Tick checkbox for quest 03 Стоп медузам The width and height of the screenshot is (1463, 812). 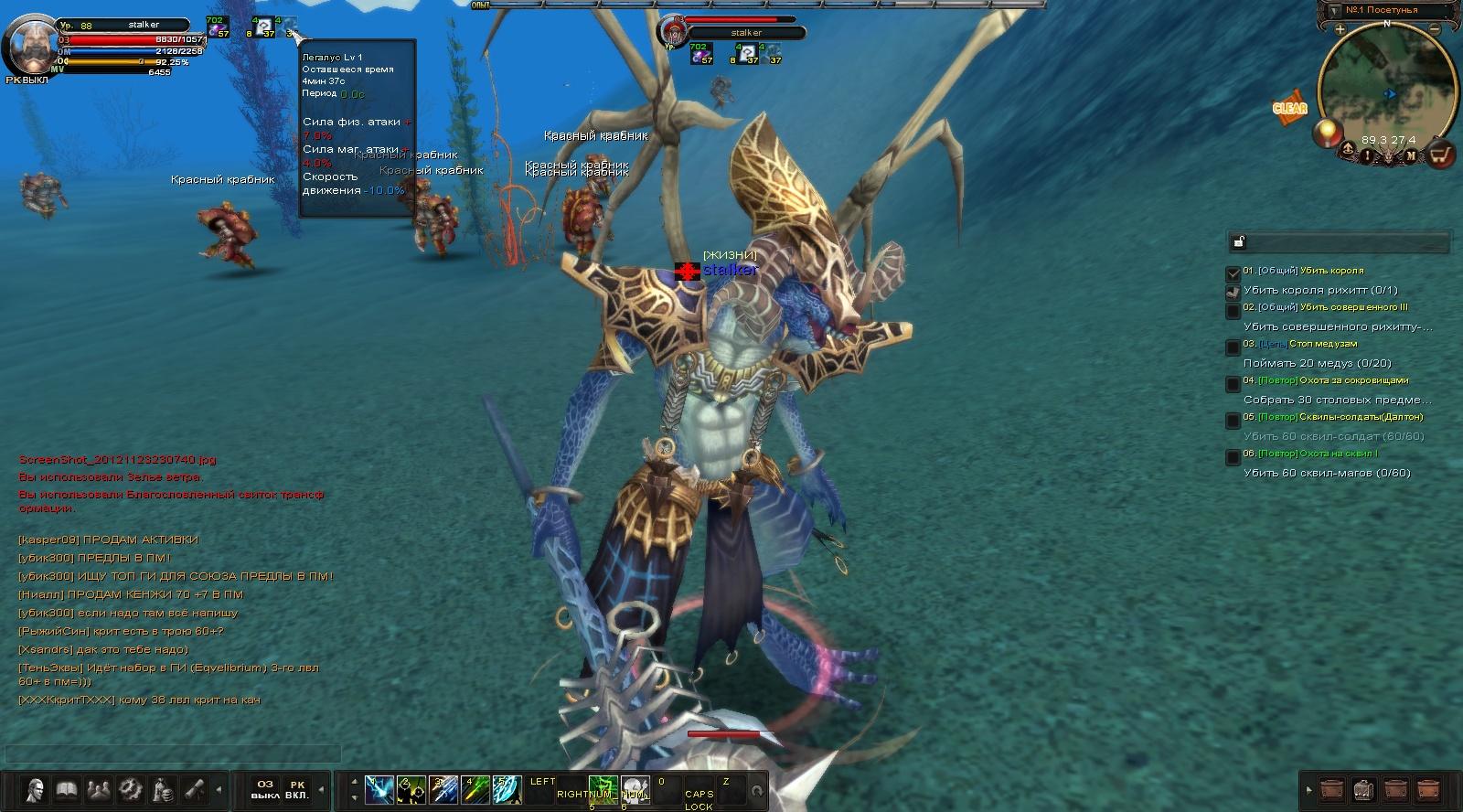(1233, 347)
